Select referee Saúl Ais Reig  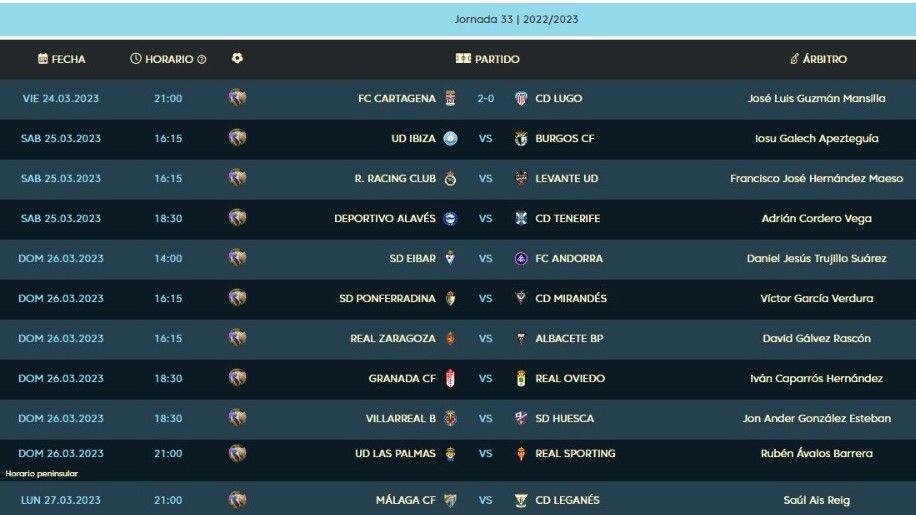817,499
